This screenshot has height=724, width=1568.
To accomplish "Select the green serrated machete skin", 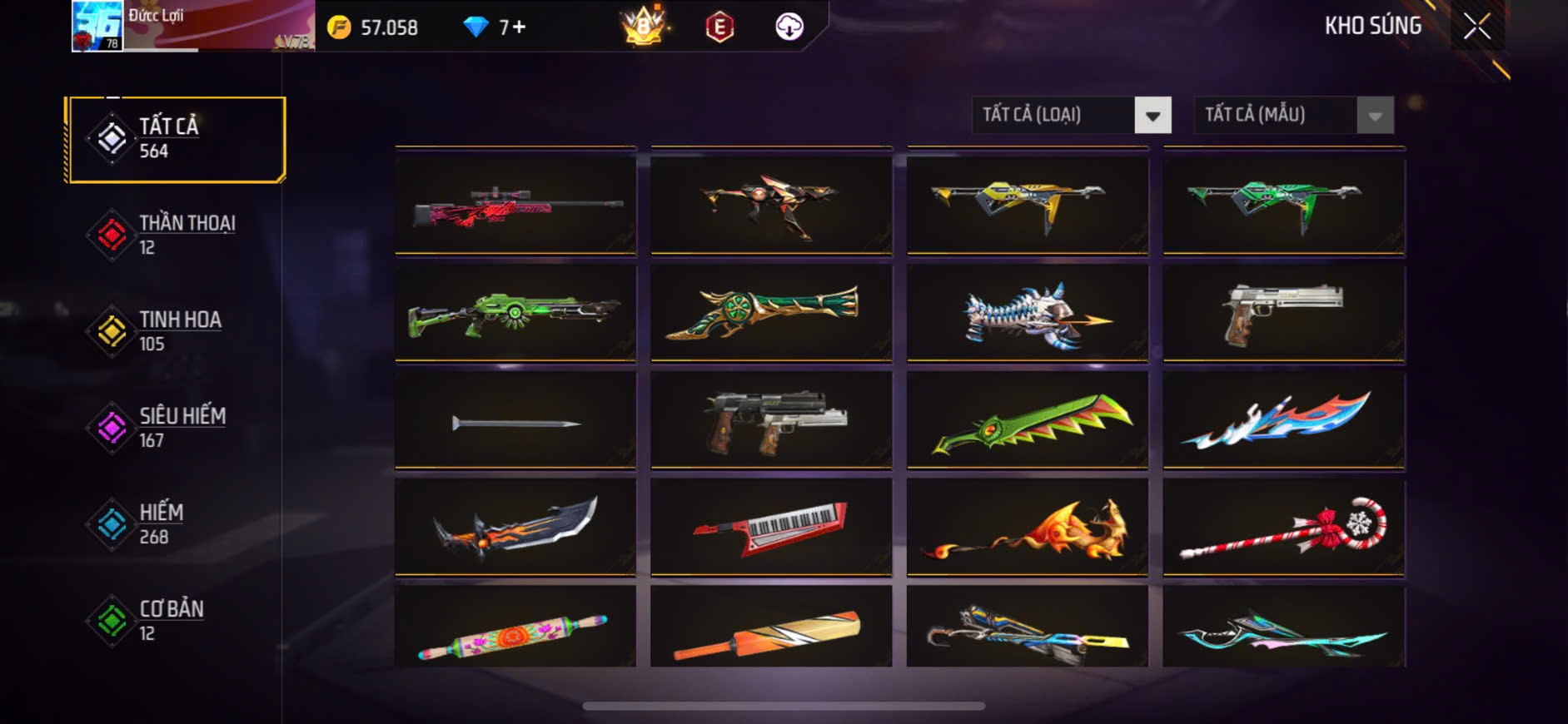I will coord(1027,421).
